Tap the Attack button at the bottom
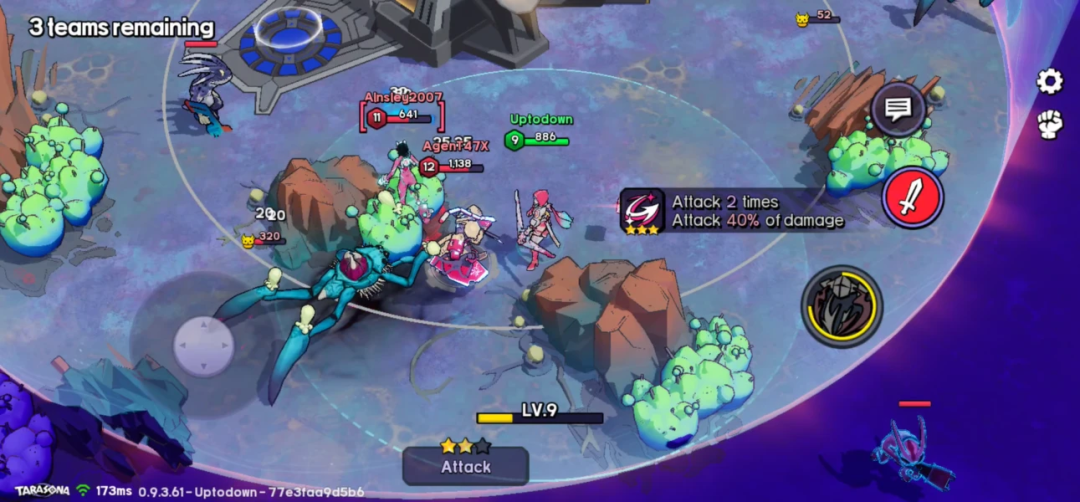 coord(466,465)
